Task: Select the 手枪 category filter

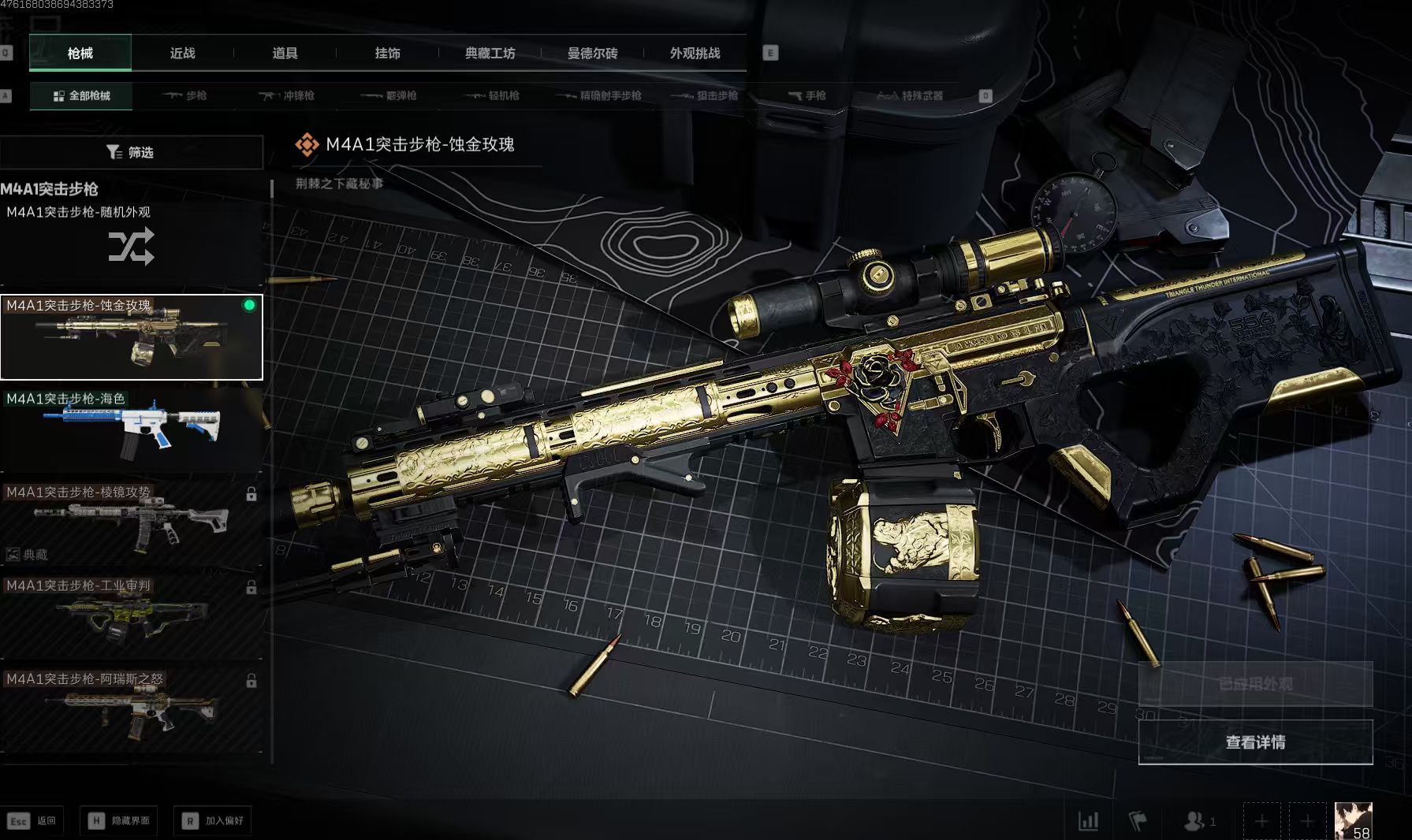Action: point(807,96)
